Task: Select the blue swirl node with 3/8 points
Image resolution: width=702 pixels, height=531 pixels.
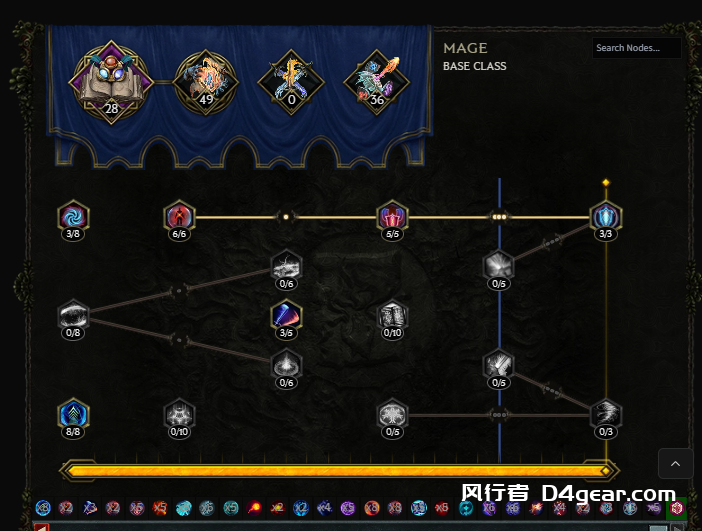Action: click(x=73, y=216)
